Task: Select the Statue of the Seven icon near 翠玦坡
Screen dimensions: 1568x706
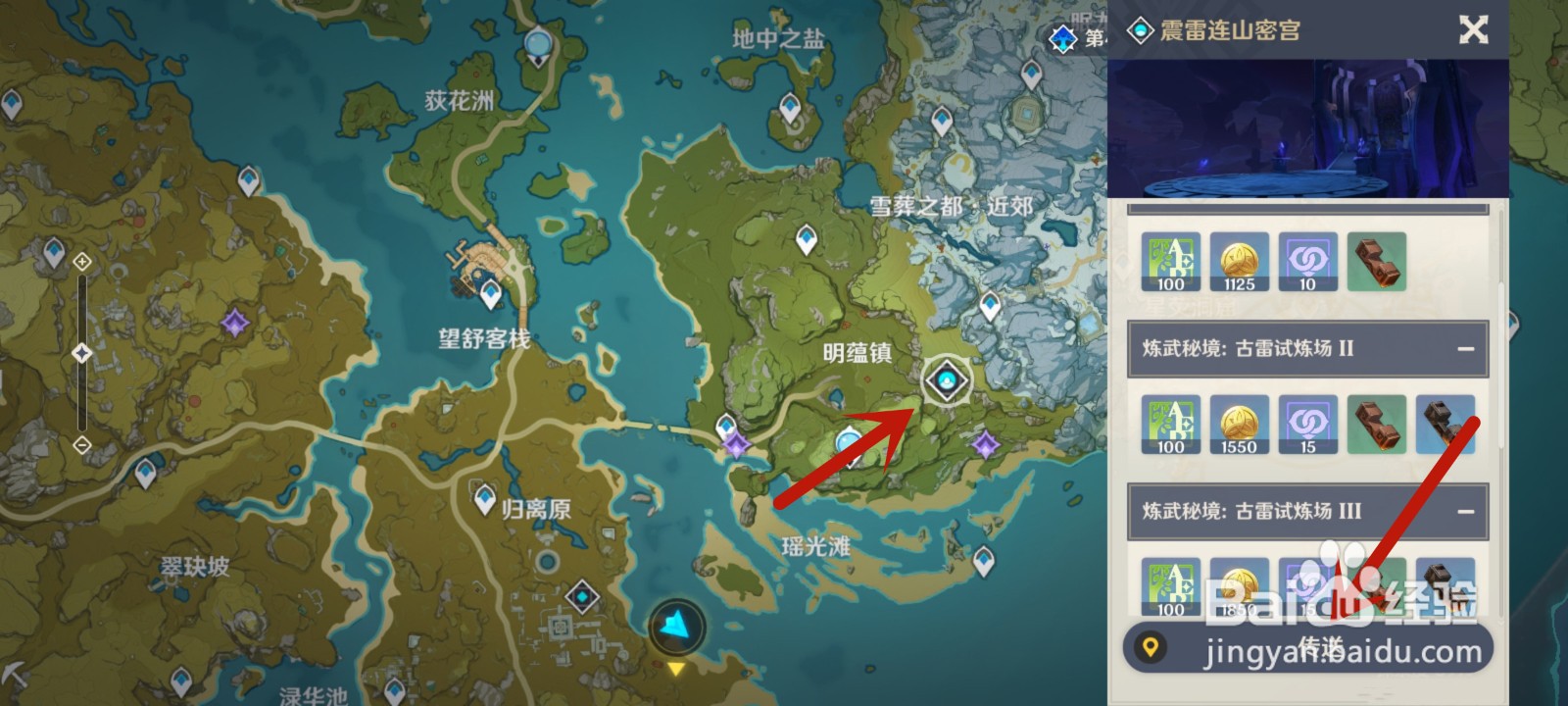Action: pos(232,319)
